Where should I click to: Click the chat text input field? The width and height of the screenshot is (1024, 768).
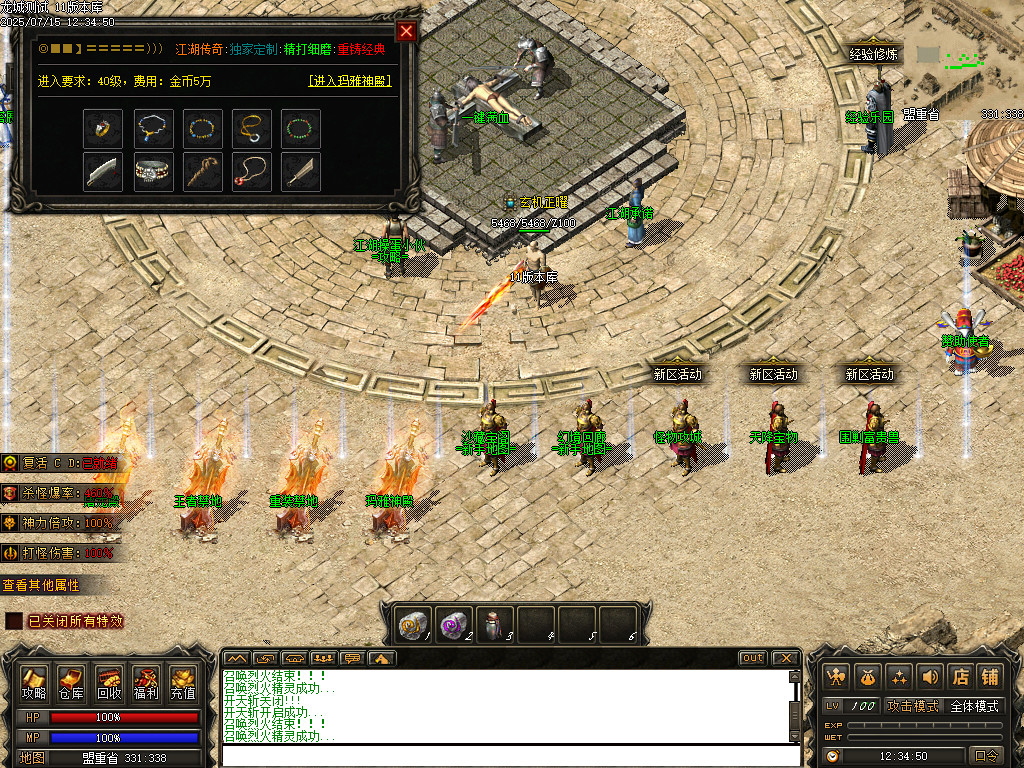coord(505,755)
